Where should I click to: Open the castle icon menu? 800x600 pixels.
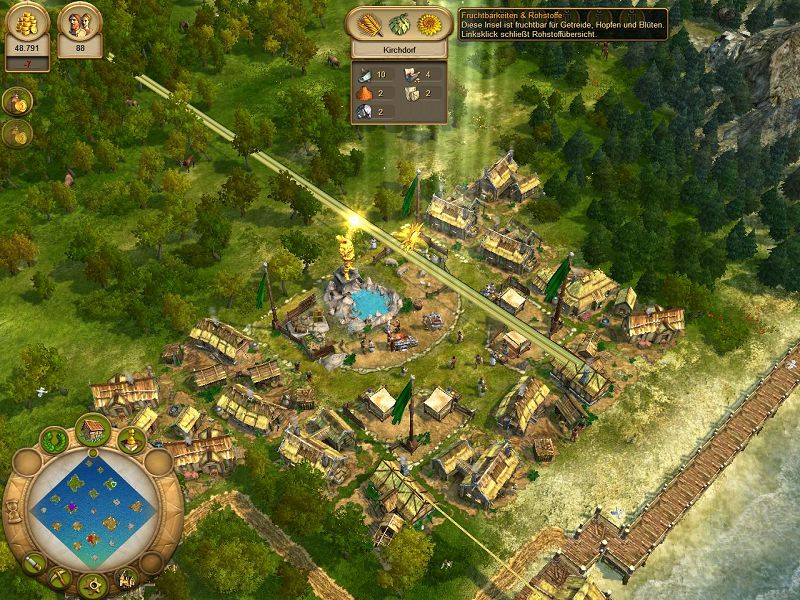pos(127,578)
